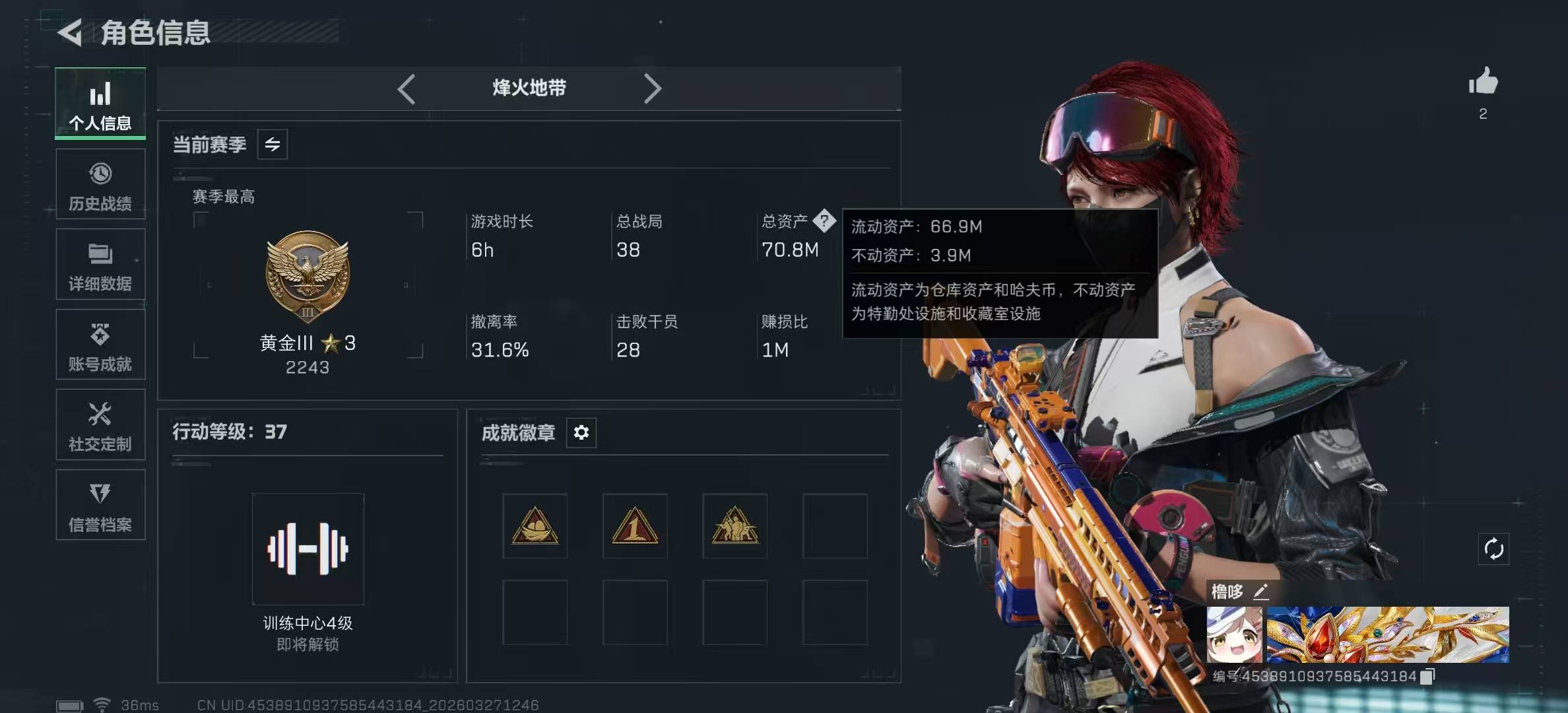This screenshot has height=713, width=1568.
Task: Open the 历史战绩 tab
Action: (100, 186)
